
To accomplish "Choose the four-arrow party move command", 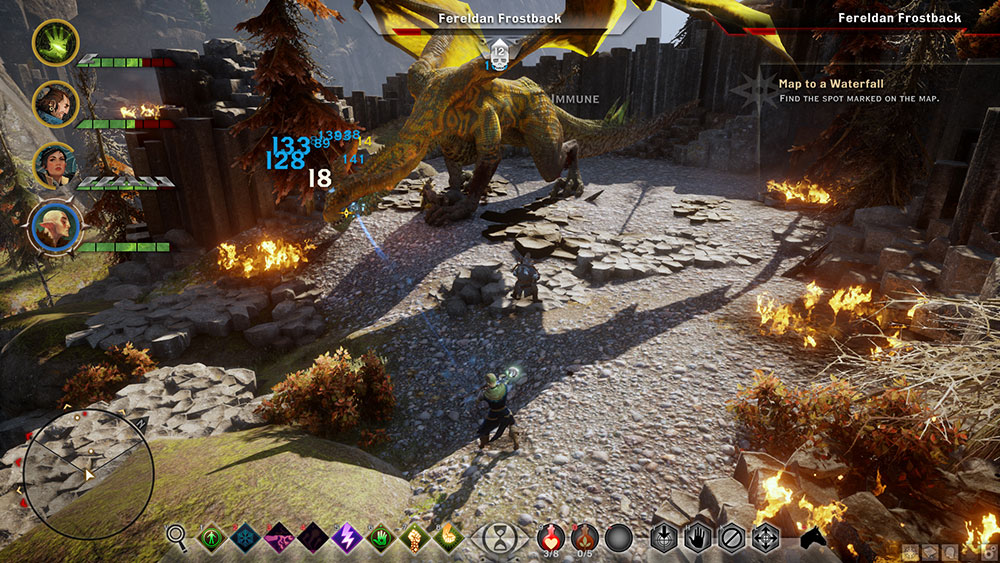I will pyautogui.click(x=766, y=538).
